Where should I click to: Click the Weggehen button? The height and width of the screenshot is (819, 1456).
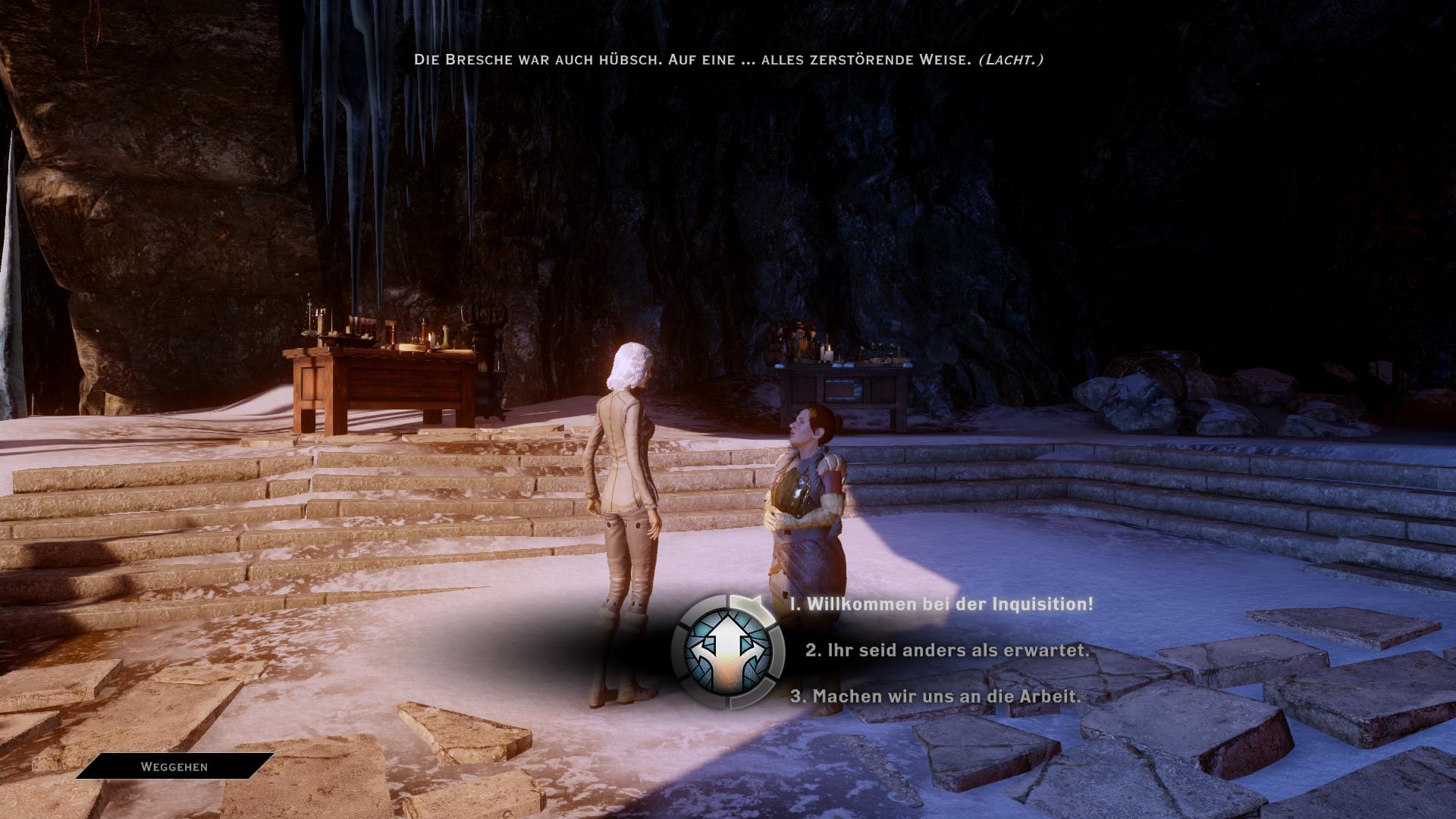pos(174,767)
